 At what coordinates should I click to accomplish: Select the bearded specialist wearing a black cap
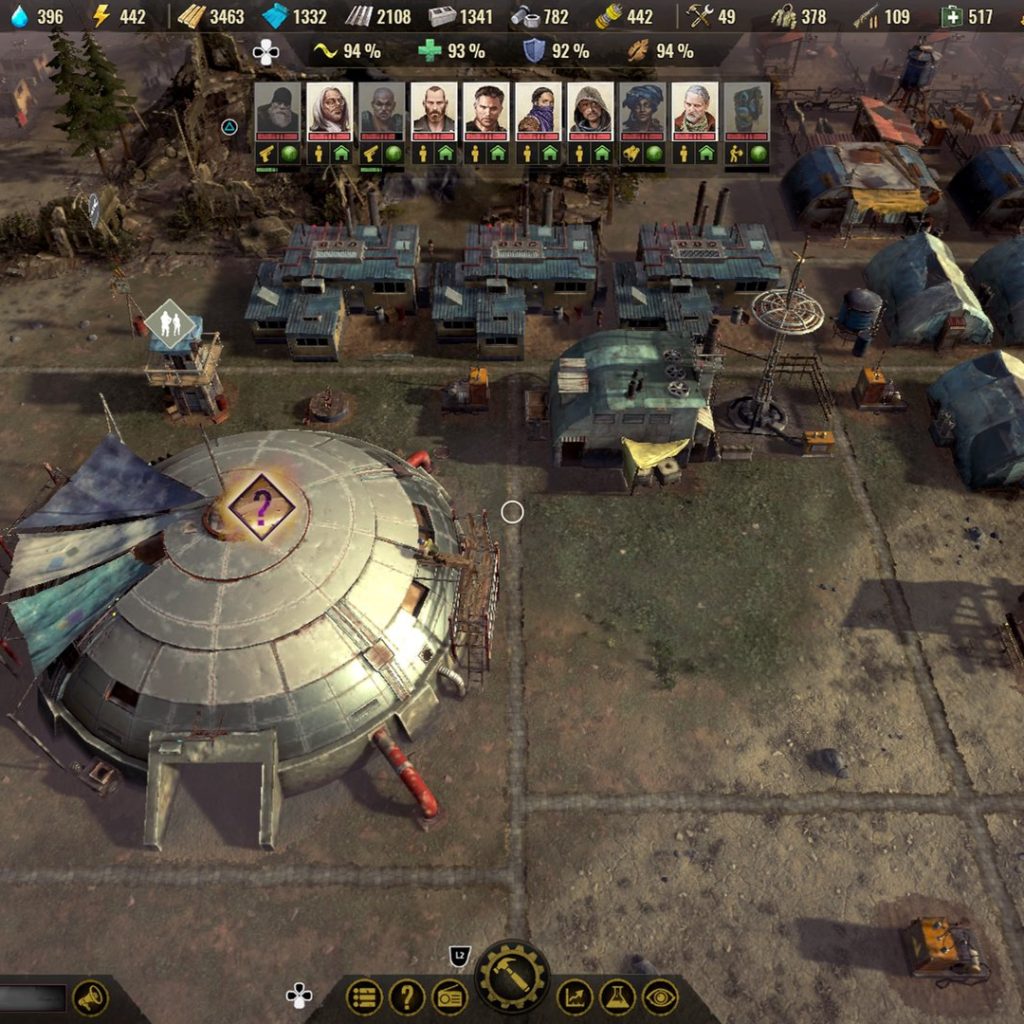pyautogui.click(x=277, y=110)
